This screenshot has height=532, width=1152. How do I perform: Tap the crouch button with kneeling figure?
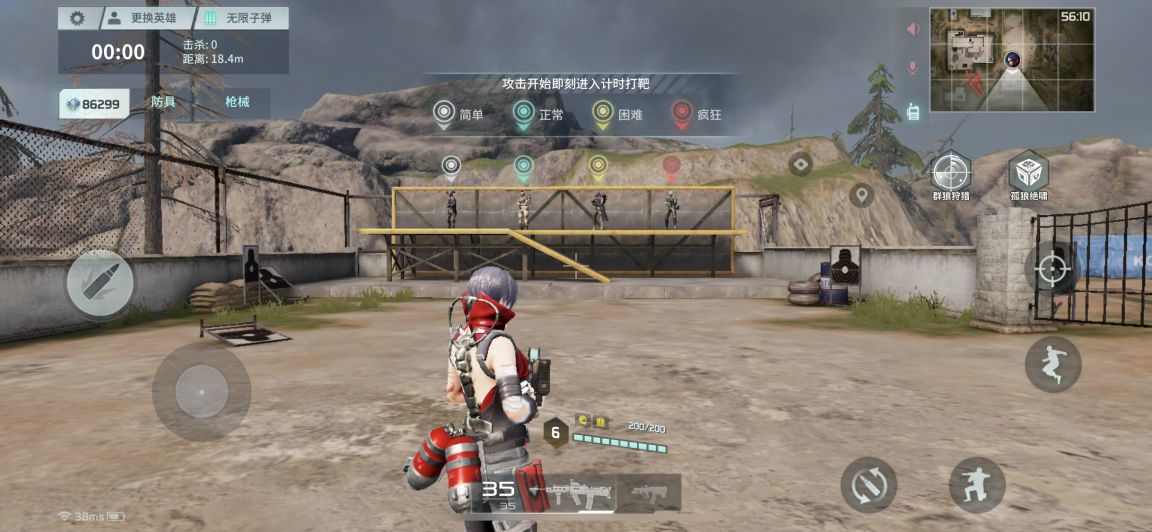pyautogui.click(x=976, y=485)
